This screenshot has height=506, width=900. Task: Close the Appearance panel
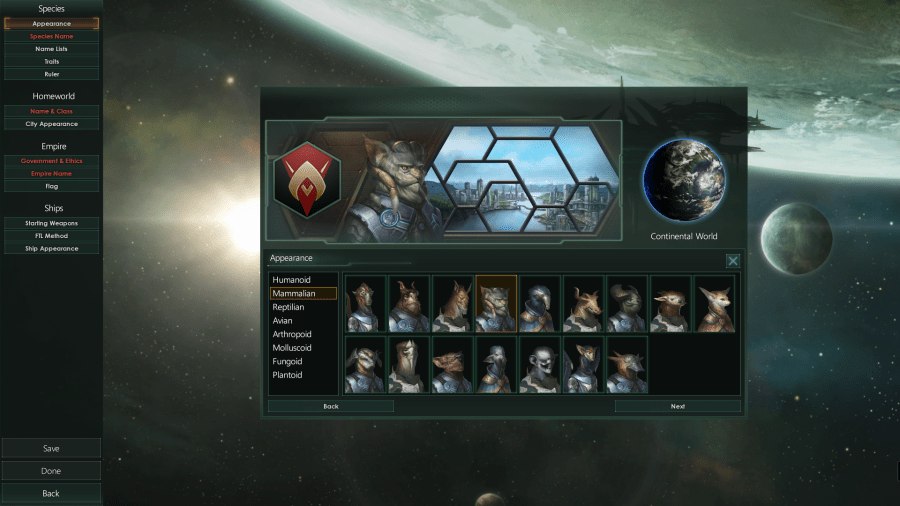tap(733, 260)
